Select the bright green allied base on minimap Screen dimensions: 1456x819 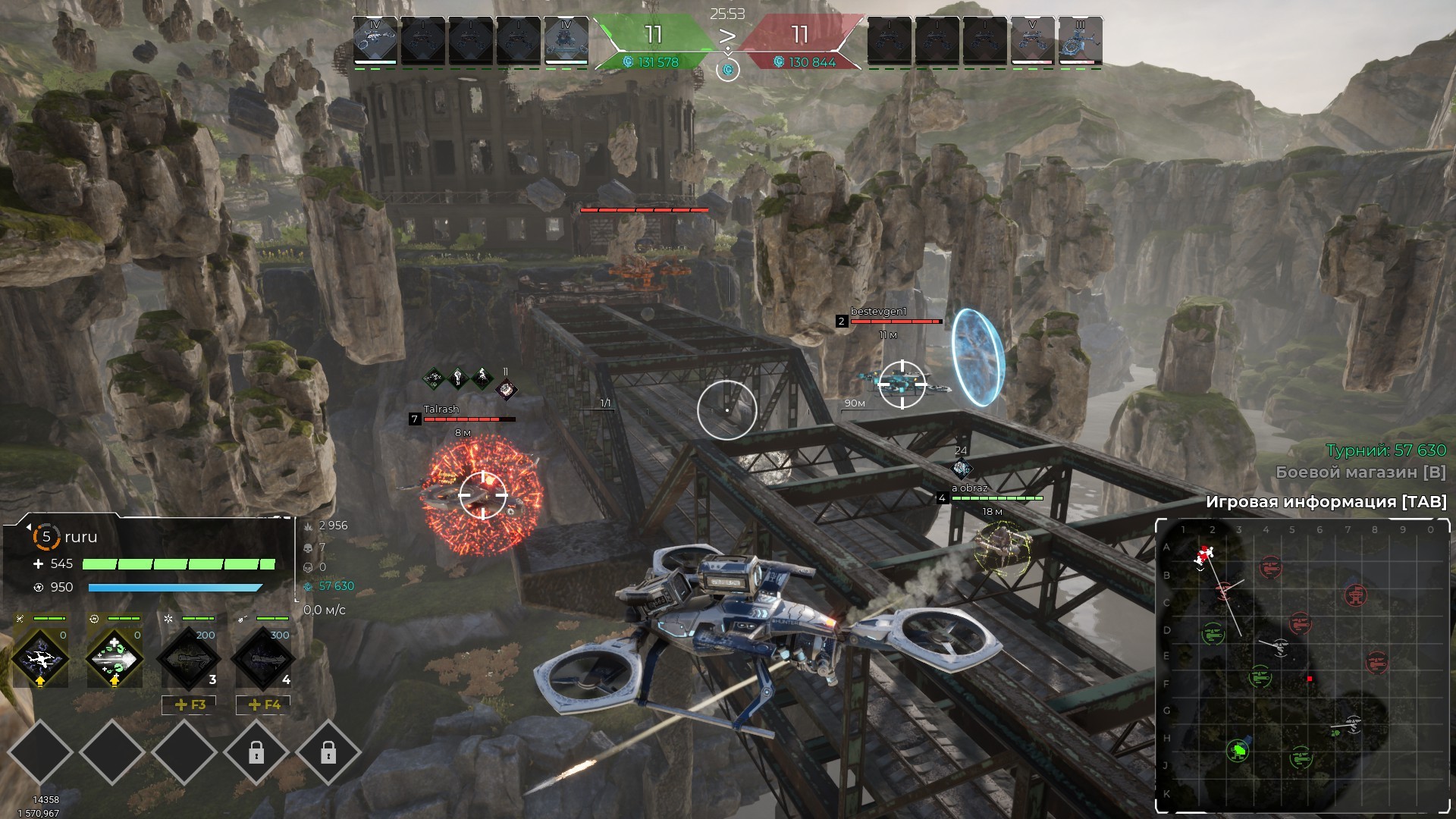[x=1239, y=751]
